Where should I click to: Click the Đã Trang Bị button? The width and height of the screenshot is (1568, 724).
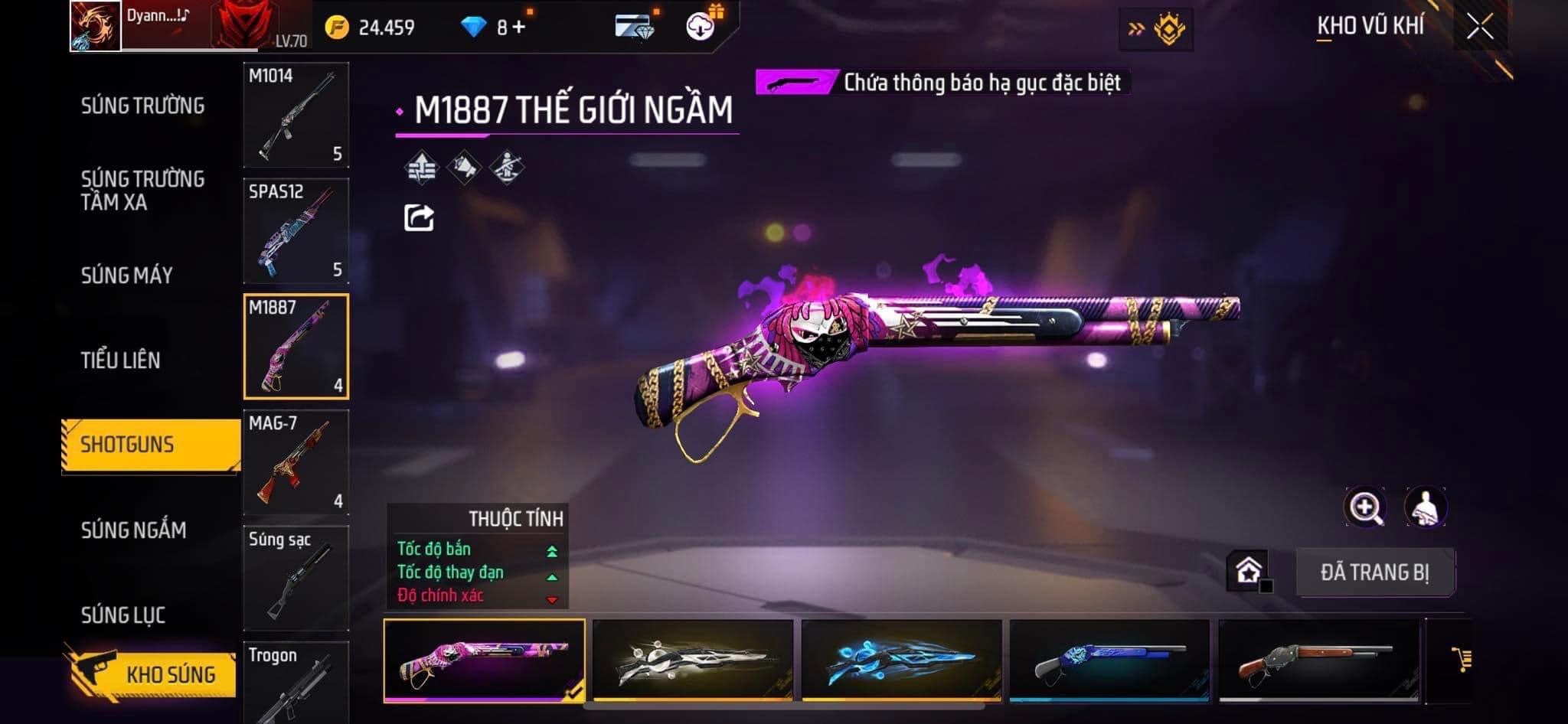click(1375, 572)
